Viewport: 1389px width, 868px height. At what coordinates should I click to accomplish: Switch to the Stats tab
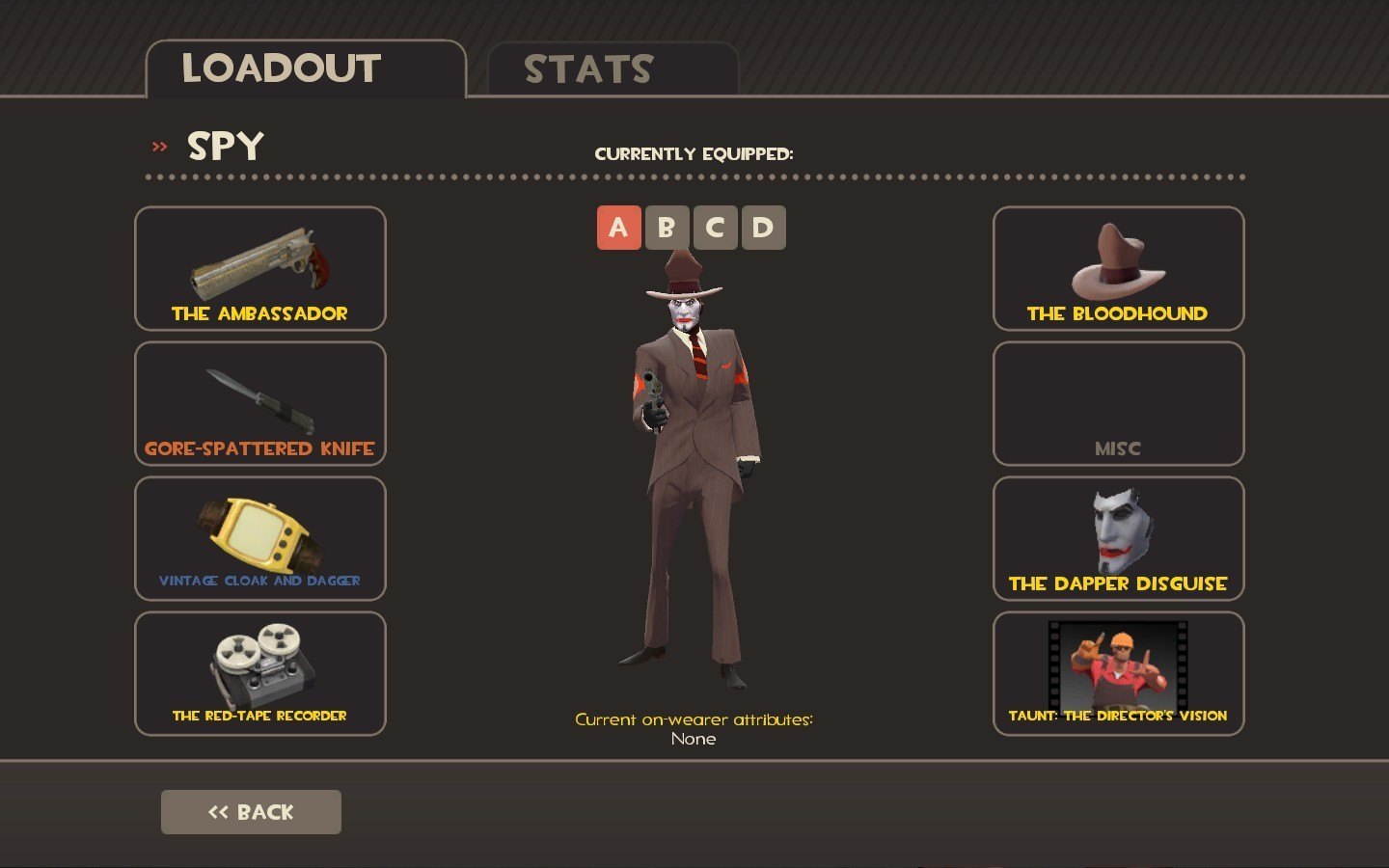[x=612, y=69]
